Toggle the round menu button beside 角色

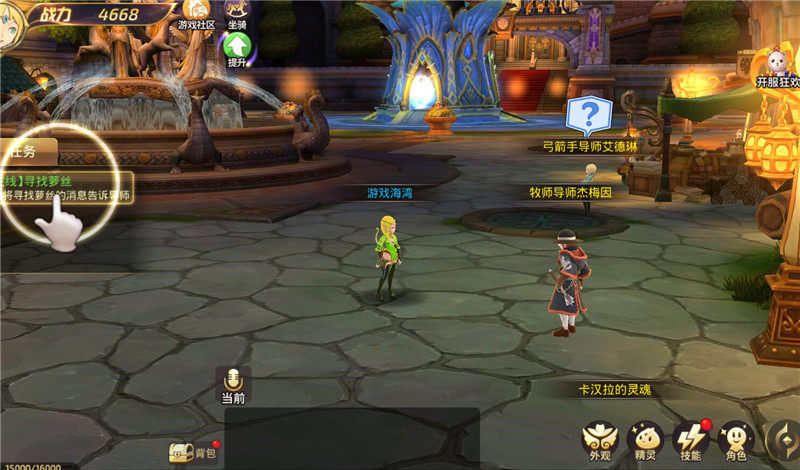pyautogui.click(x=783, y=439)
